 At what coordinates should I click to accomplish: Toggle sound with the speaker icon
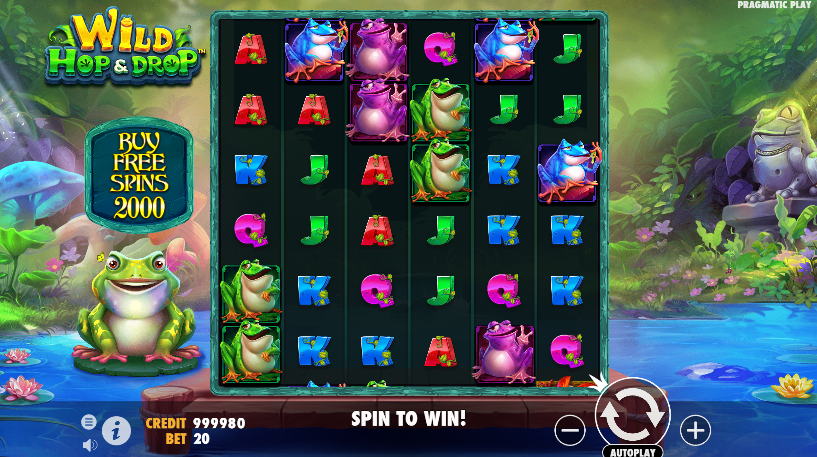(89, 444)
